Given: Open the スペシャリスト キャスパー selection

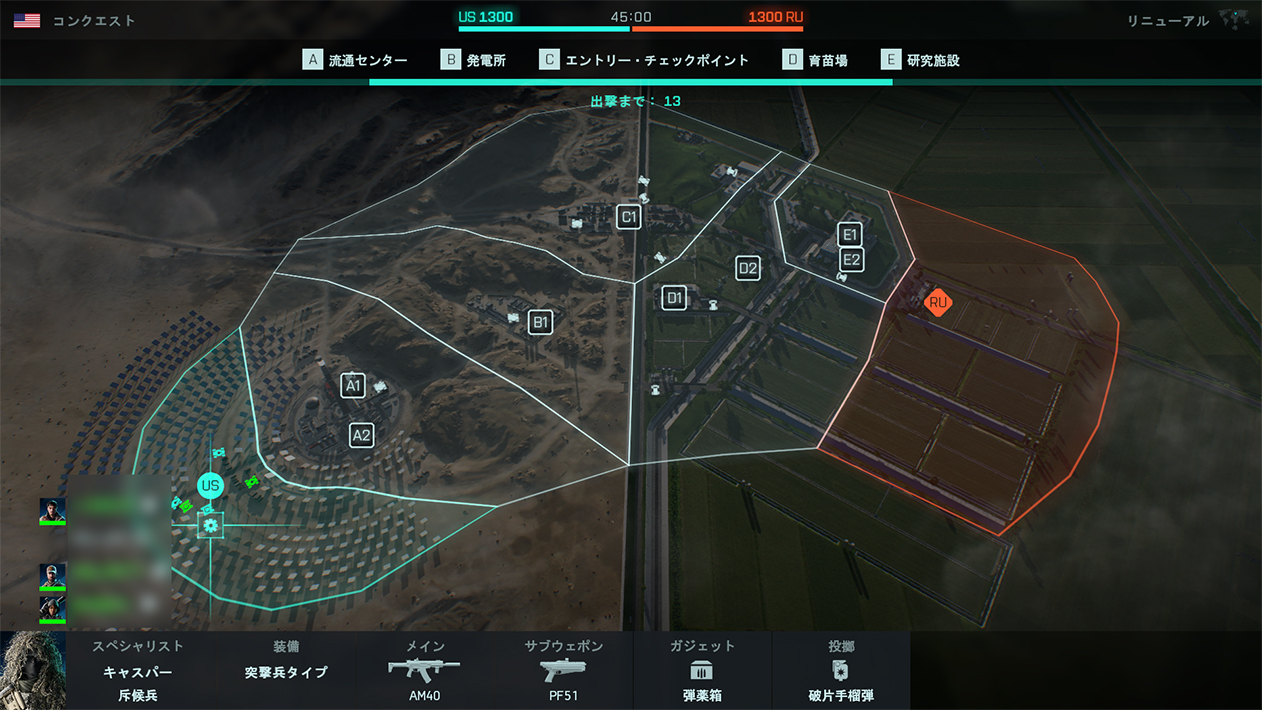Looking at the screenshot, I should tap(138, 670).
